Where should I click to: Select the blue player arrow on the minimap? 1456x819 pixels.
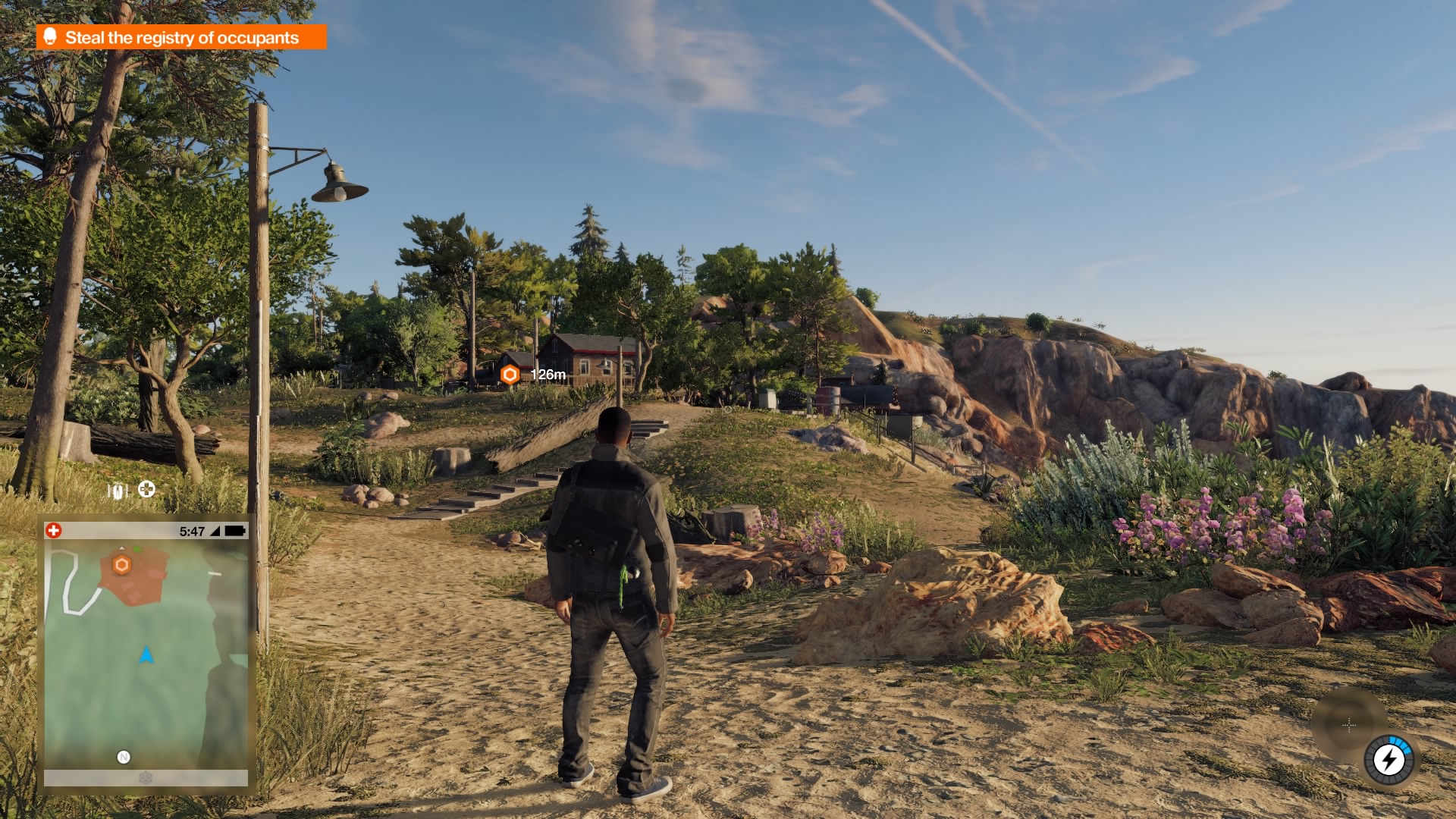(x=146, y=654)
